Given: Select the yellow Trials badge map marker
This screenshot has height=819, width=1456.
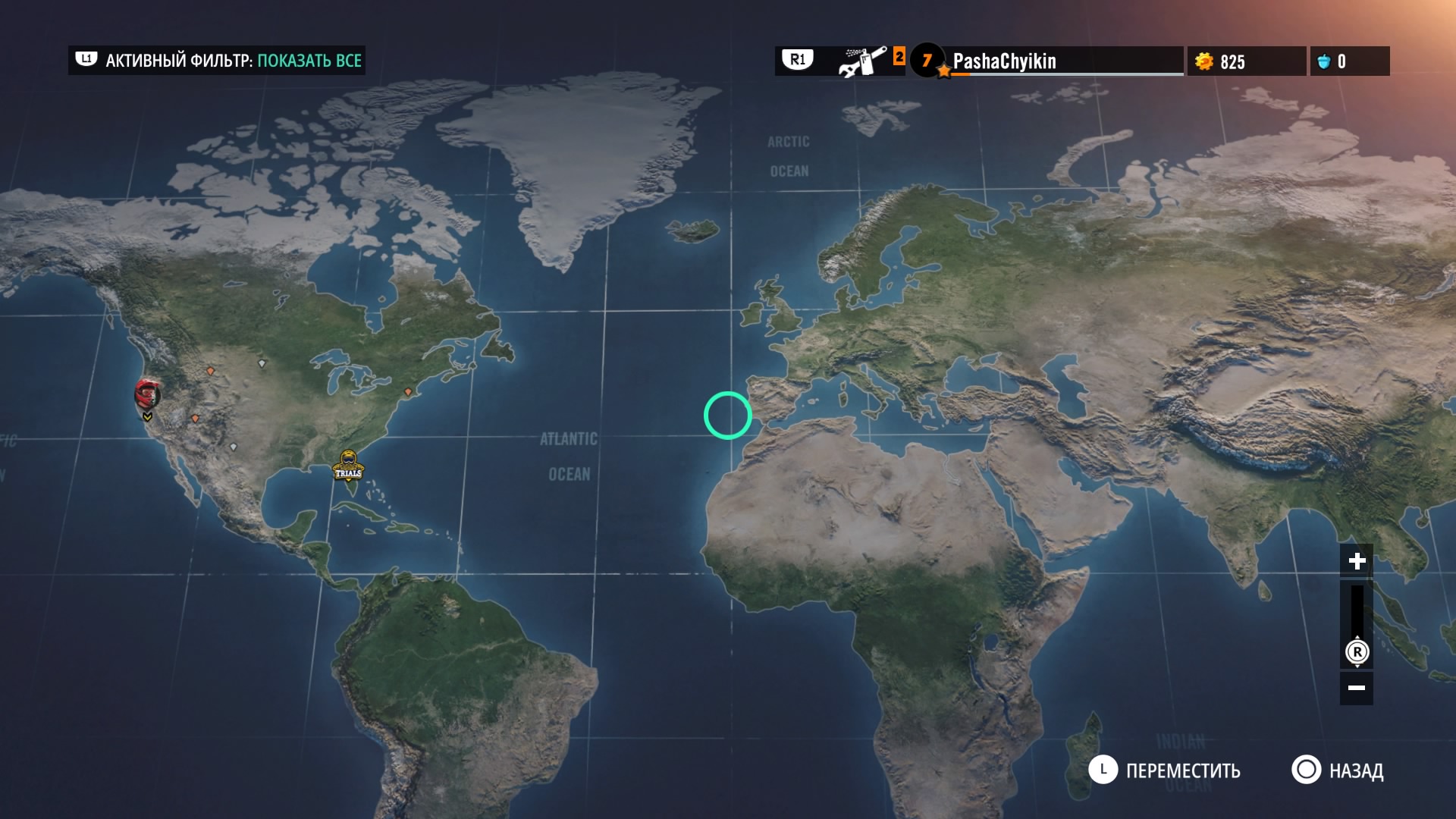Looking at the screenshot, I should (348, 466).
